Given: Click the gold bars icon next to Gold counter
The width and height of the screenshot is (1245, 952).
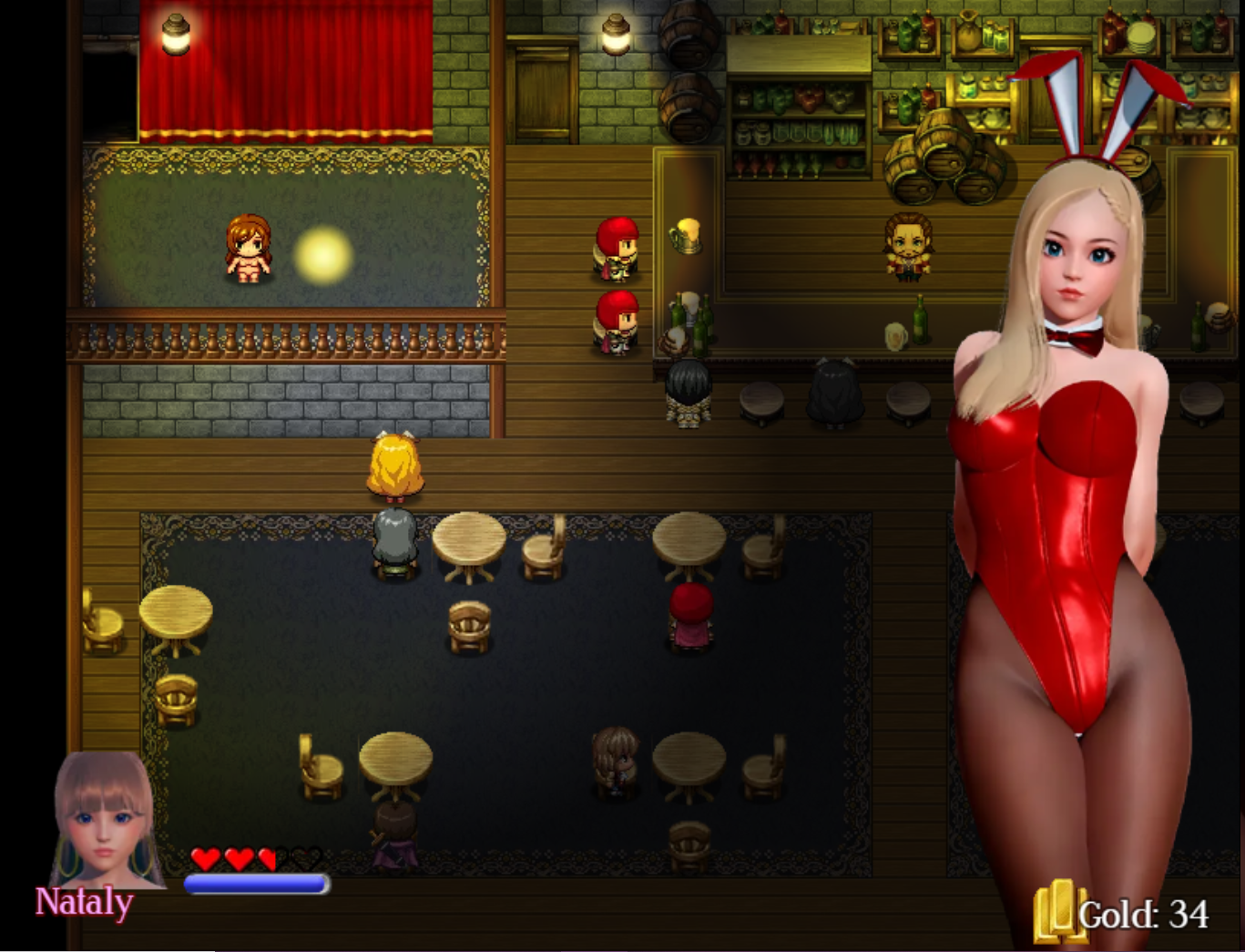Looking at the screenshot, I should (1060, 909).
